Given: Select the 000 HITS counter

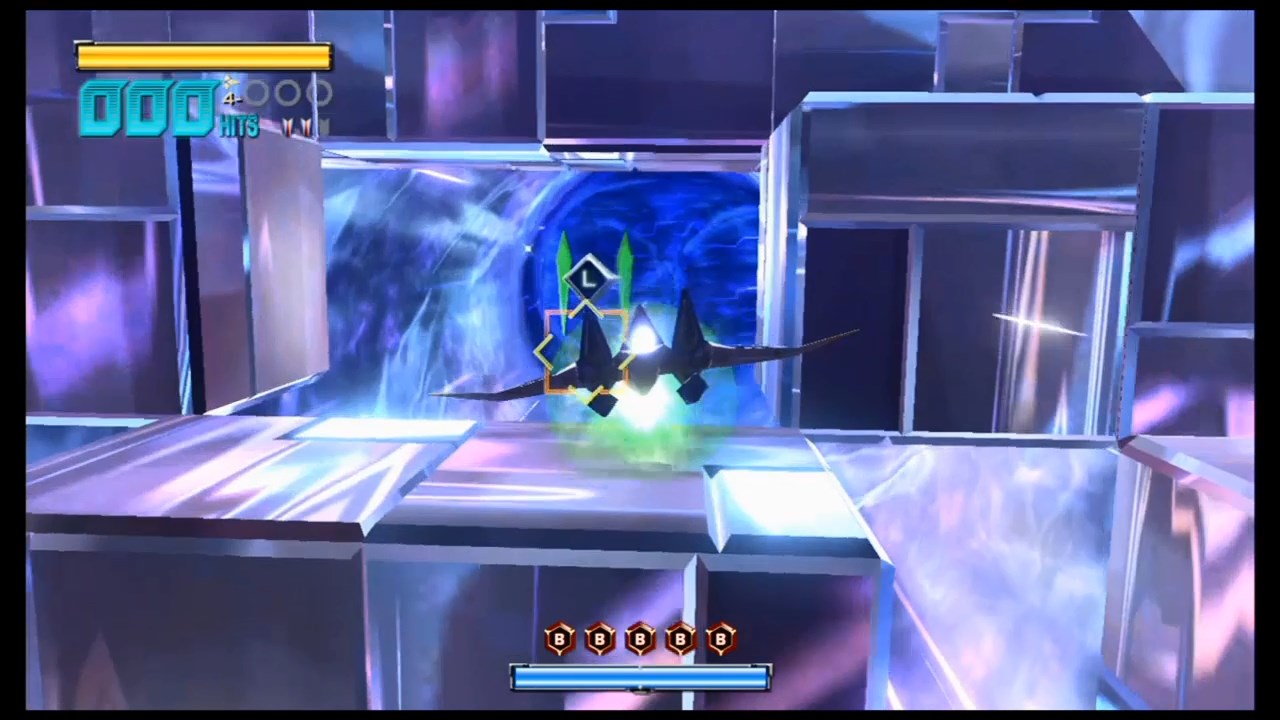Looking at the screenshot, I should click(149, 107).
